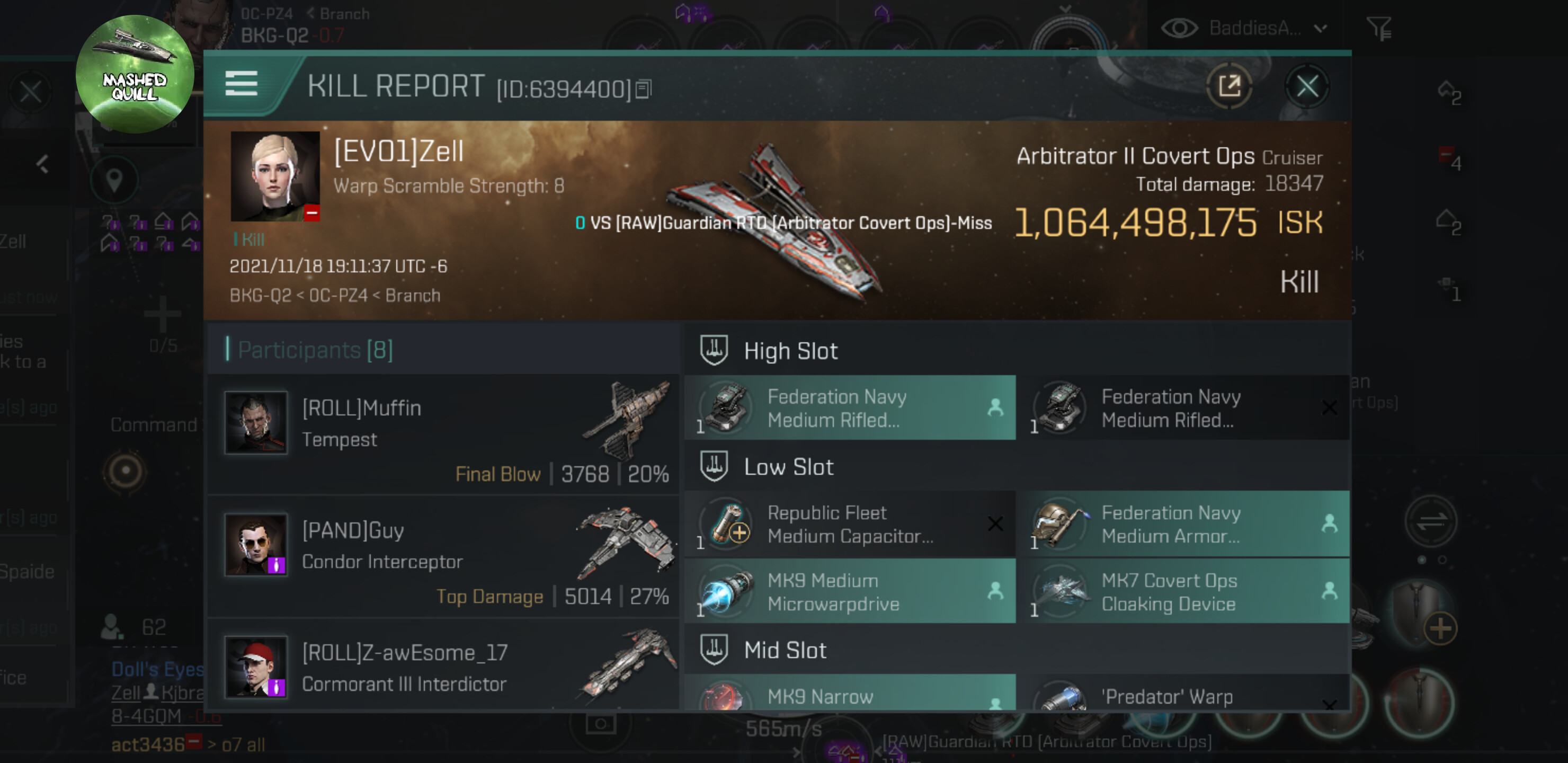
Task: Select MK7 Covert Ops Cloaking Device
Action: (1184, 591)
